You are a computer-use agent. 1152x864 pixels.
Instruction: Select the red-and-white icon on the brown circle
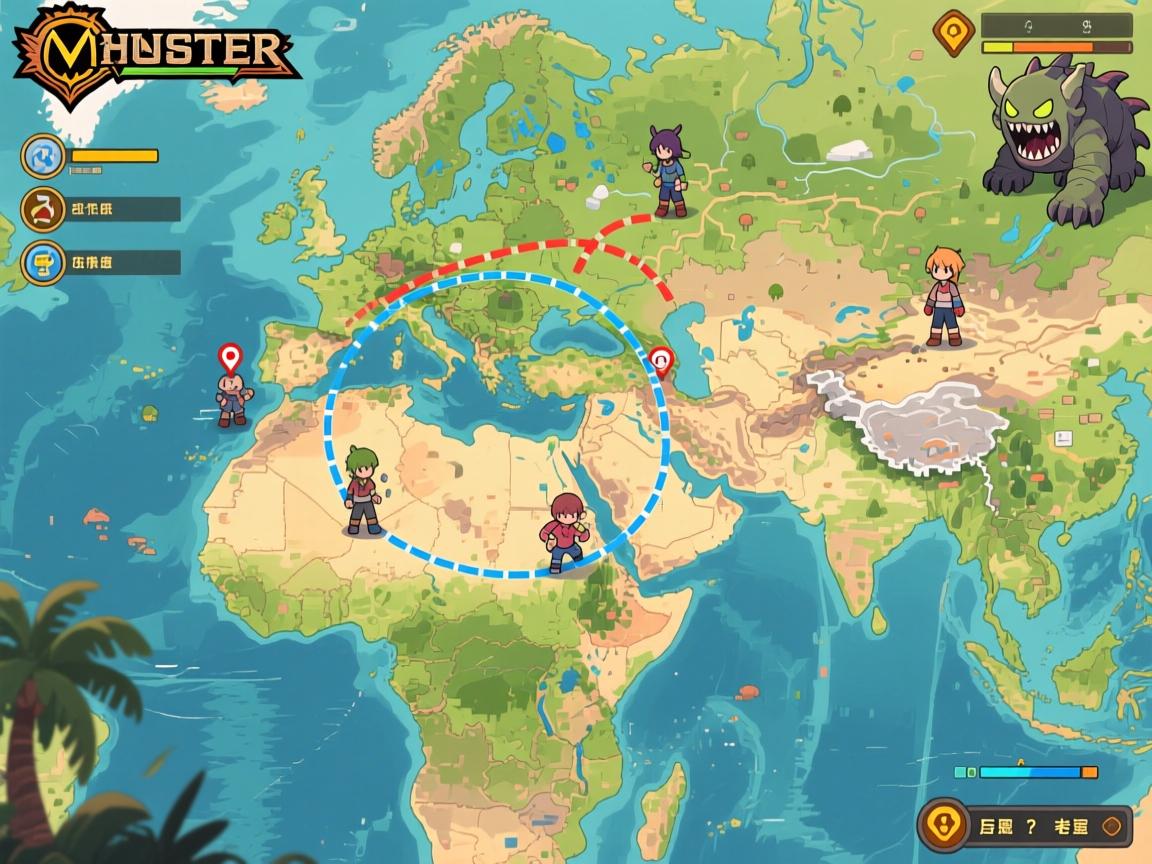[44, 209]
